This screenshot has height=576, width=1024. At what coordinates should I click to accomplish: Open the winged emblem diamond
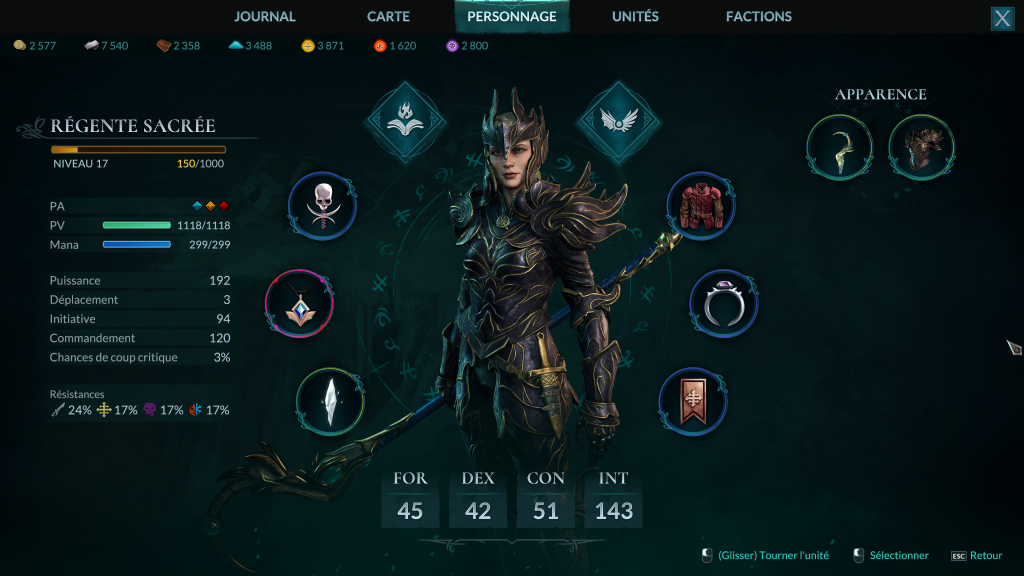616,122
